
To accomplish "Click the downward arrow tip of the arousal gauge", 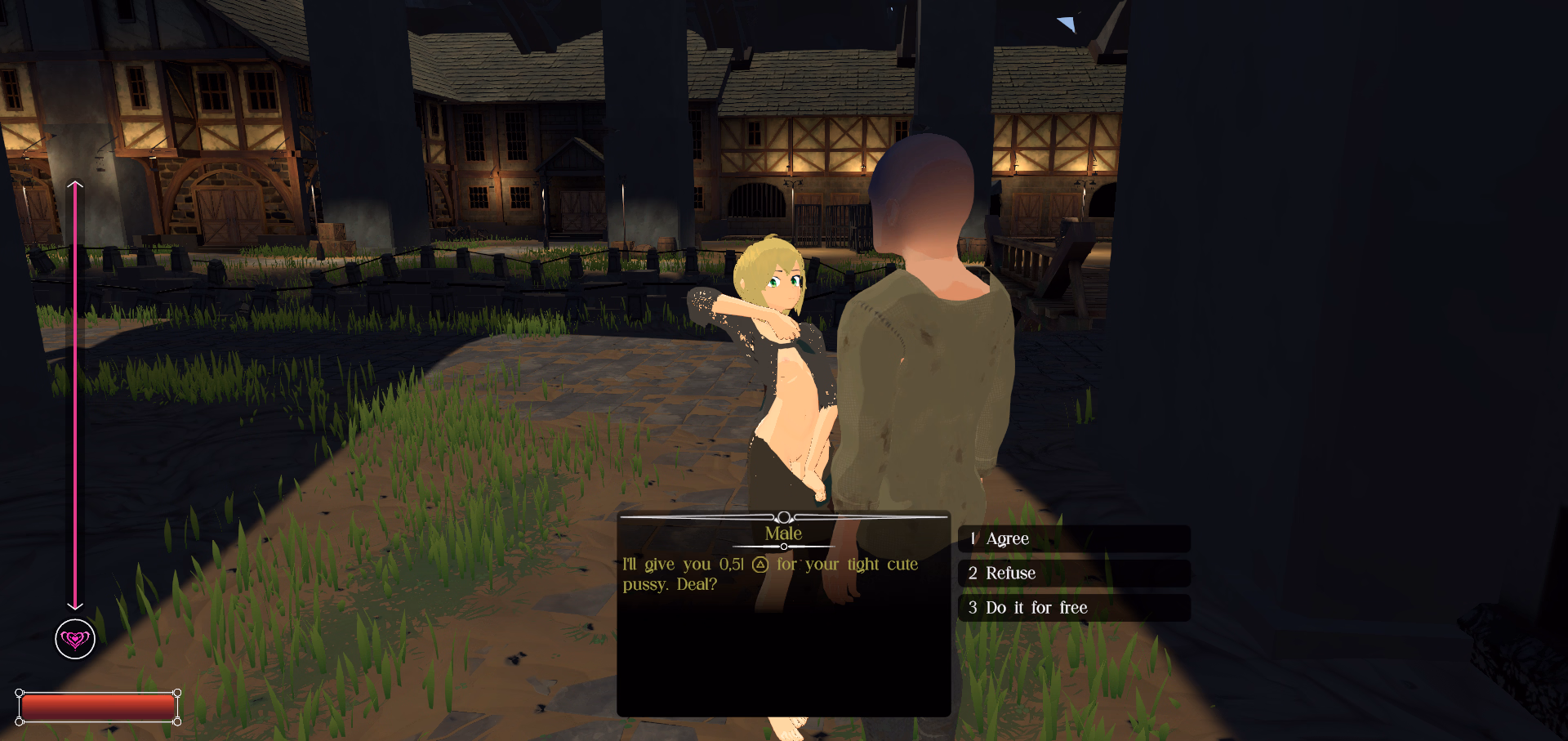I will point(76,609).
